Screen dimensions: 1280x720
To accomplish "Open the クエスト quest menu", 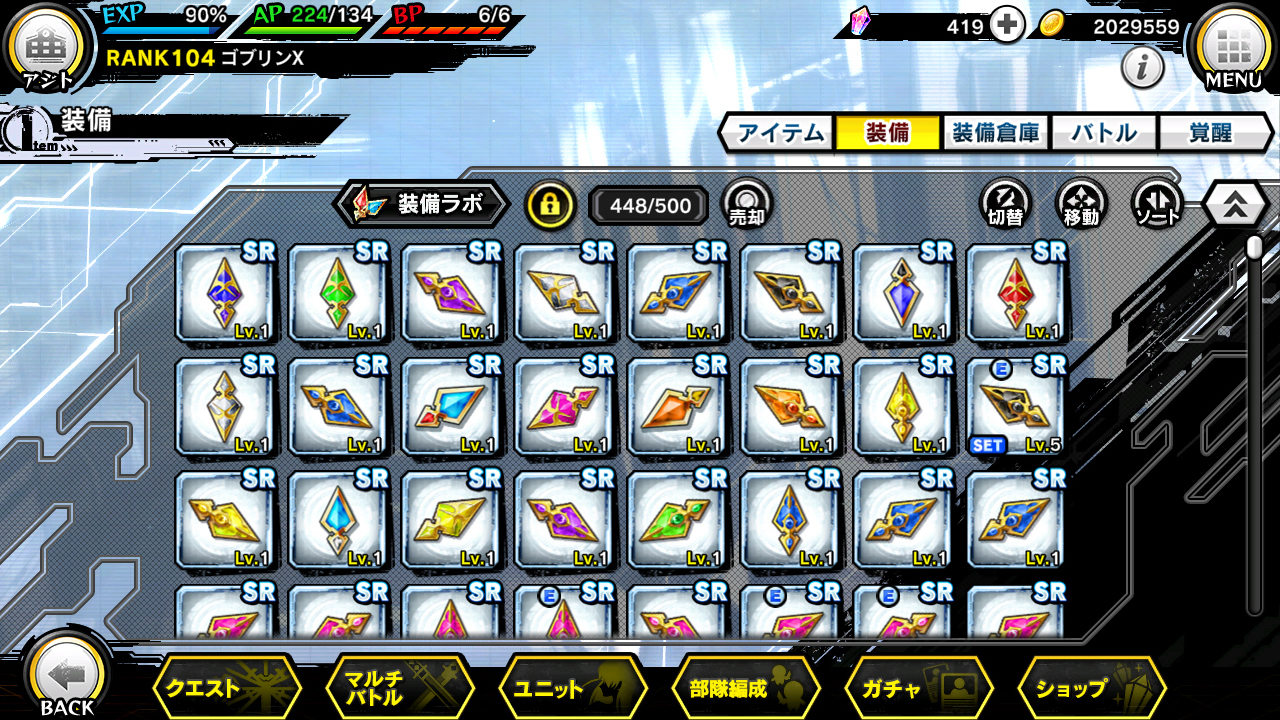I will pos(226,688).
